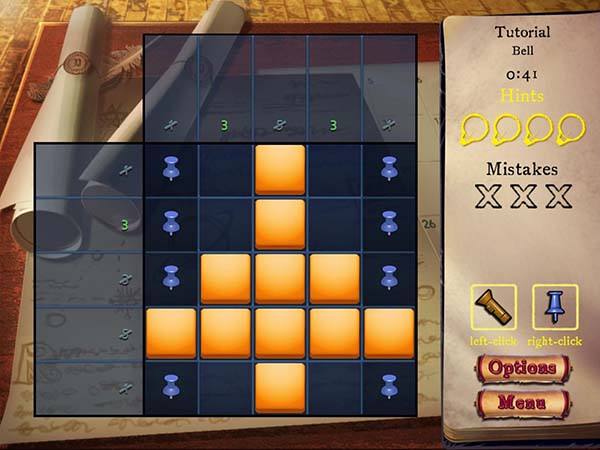Click the pinned cell in the top-left grid corner
Viewport: 600px width, 450px height.
pyautogui.click(x=171, y=170)
